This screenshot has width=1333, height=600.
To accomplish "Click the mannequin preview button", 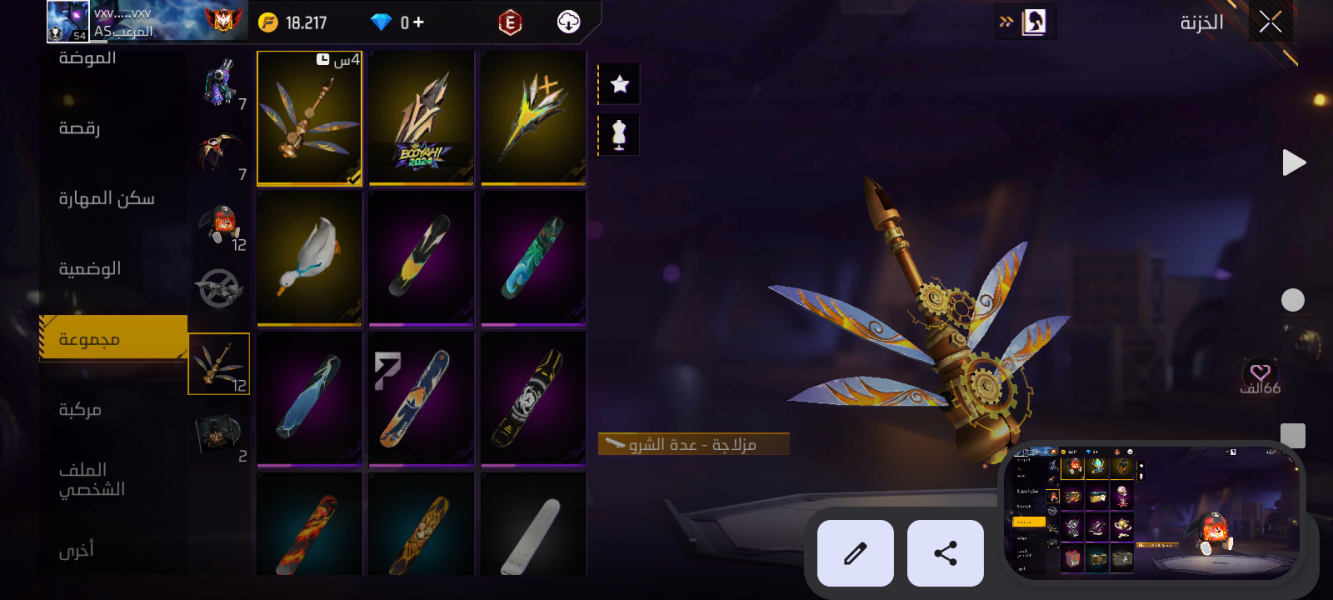I will (x=619, y=134).
